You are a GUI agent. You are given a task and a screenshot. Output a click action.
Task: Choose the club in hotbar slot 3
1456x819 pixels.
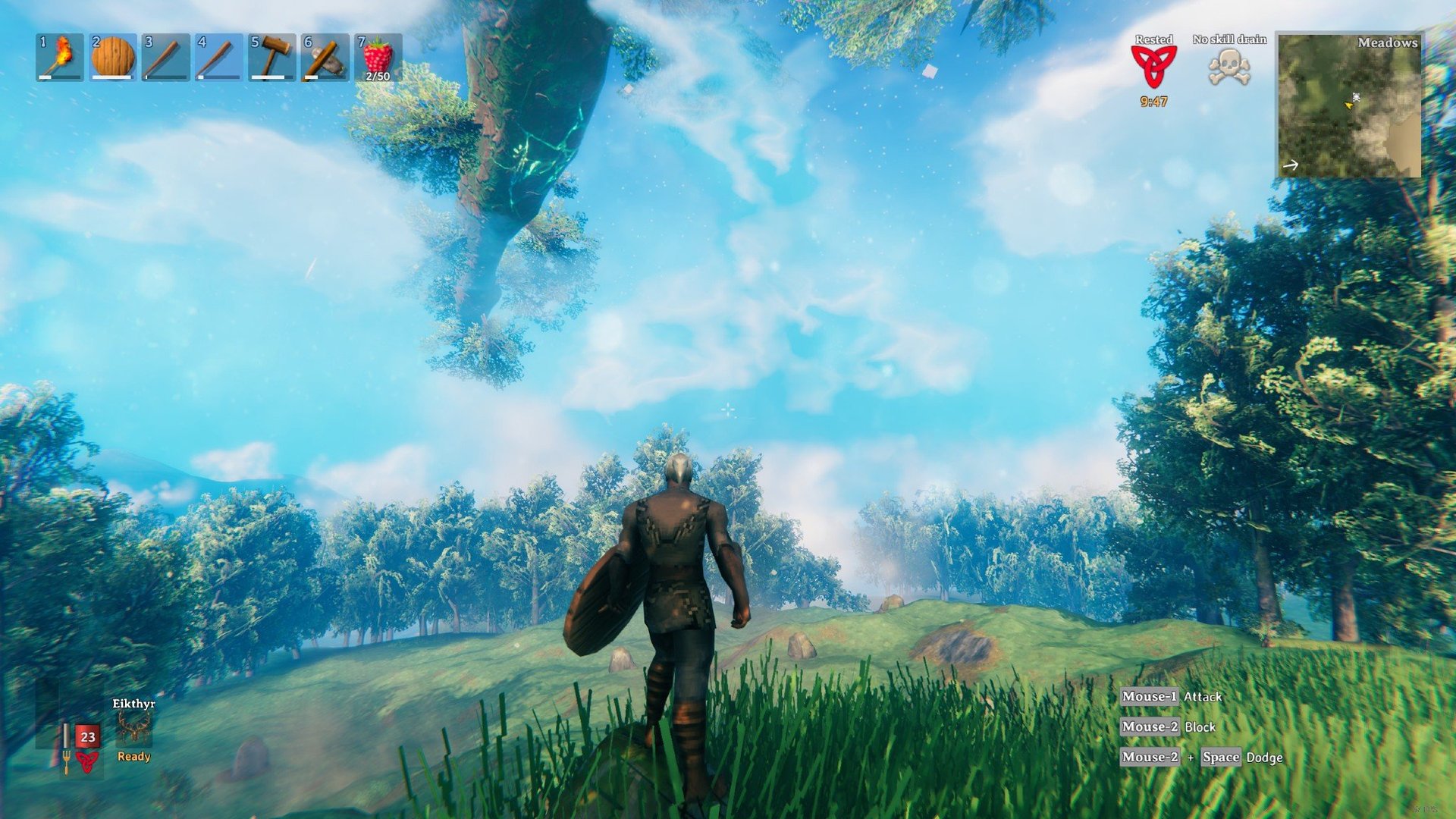click(x=166, y=57)
